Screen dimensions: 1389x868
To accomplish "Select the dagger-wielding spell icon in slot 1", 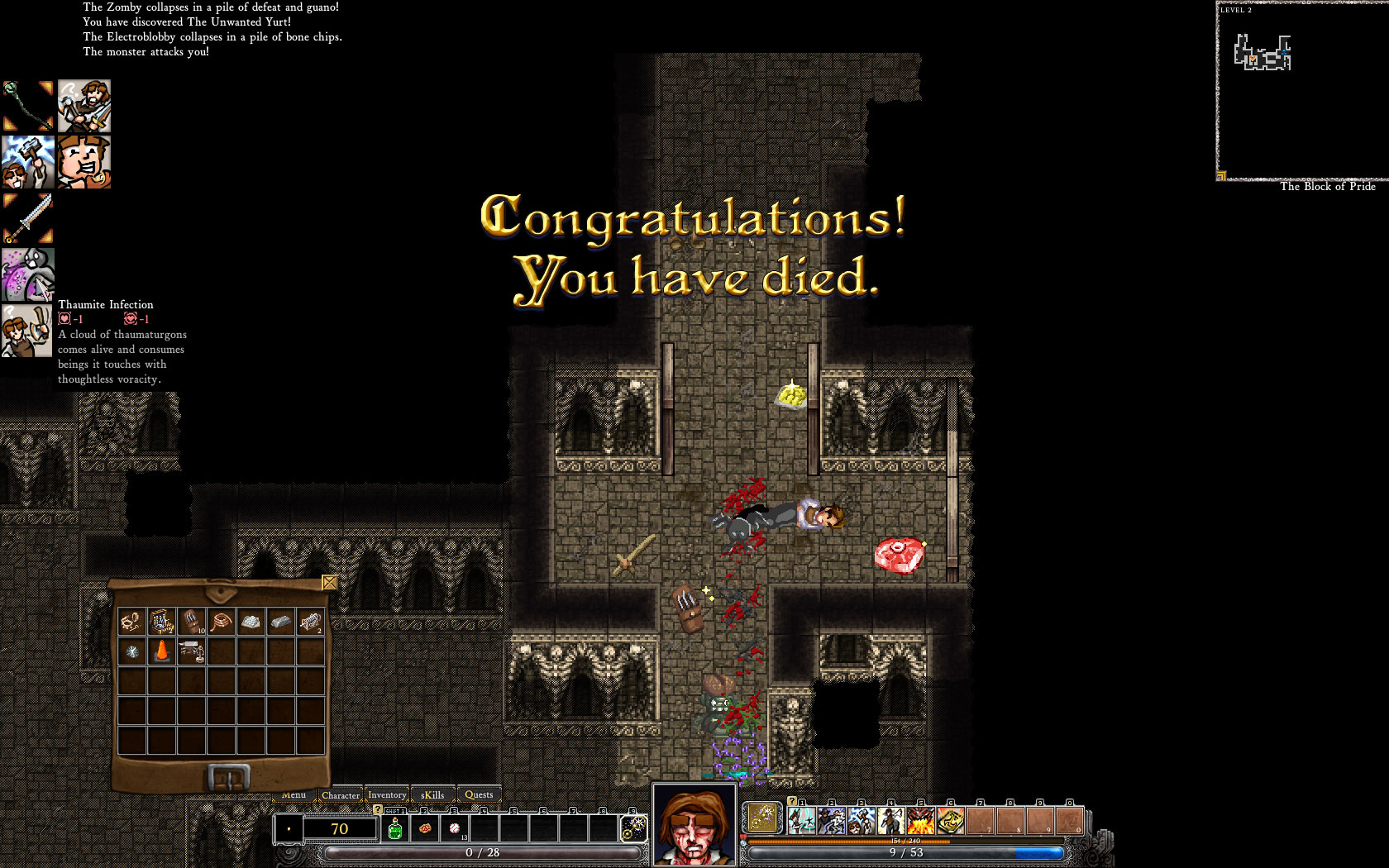I will click(802, 820).
